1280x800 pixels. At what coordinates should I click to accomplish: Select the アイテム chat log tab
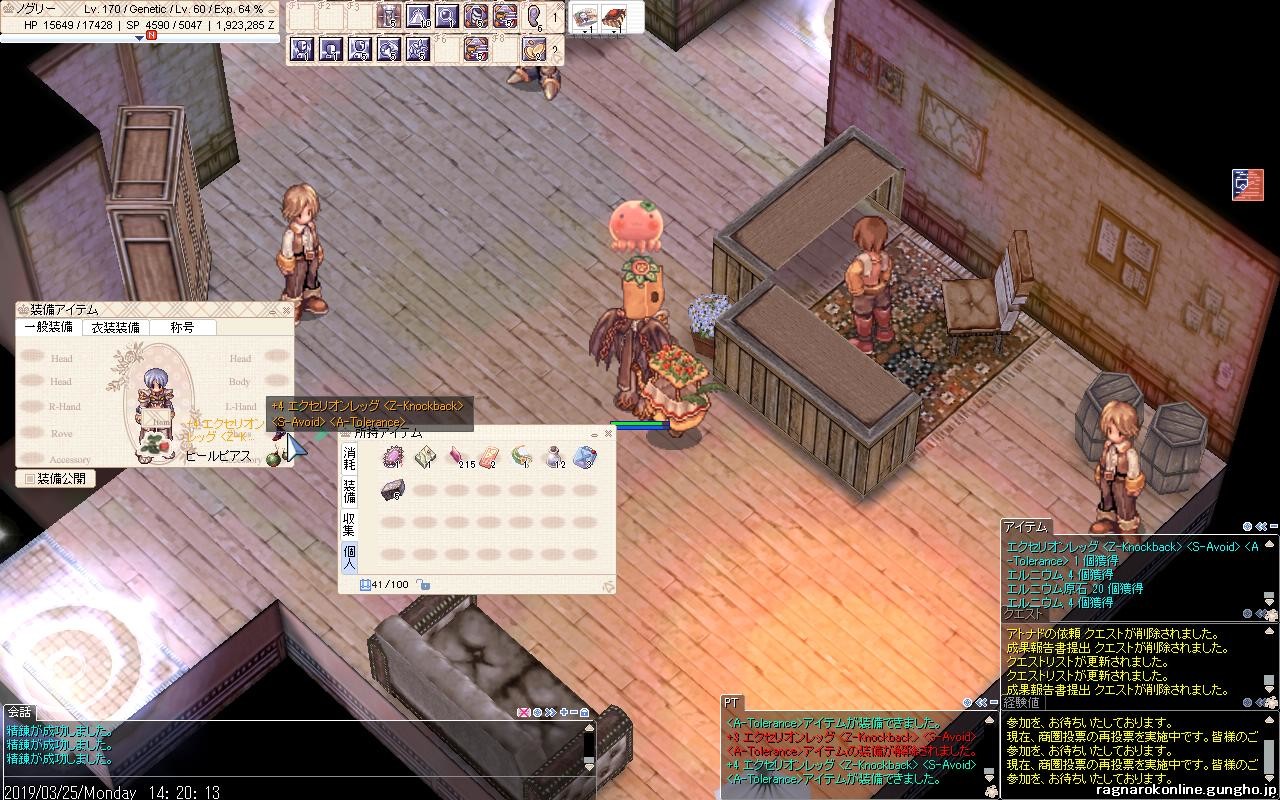(x=1025, y=527)
